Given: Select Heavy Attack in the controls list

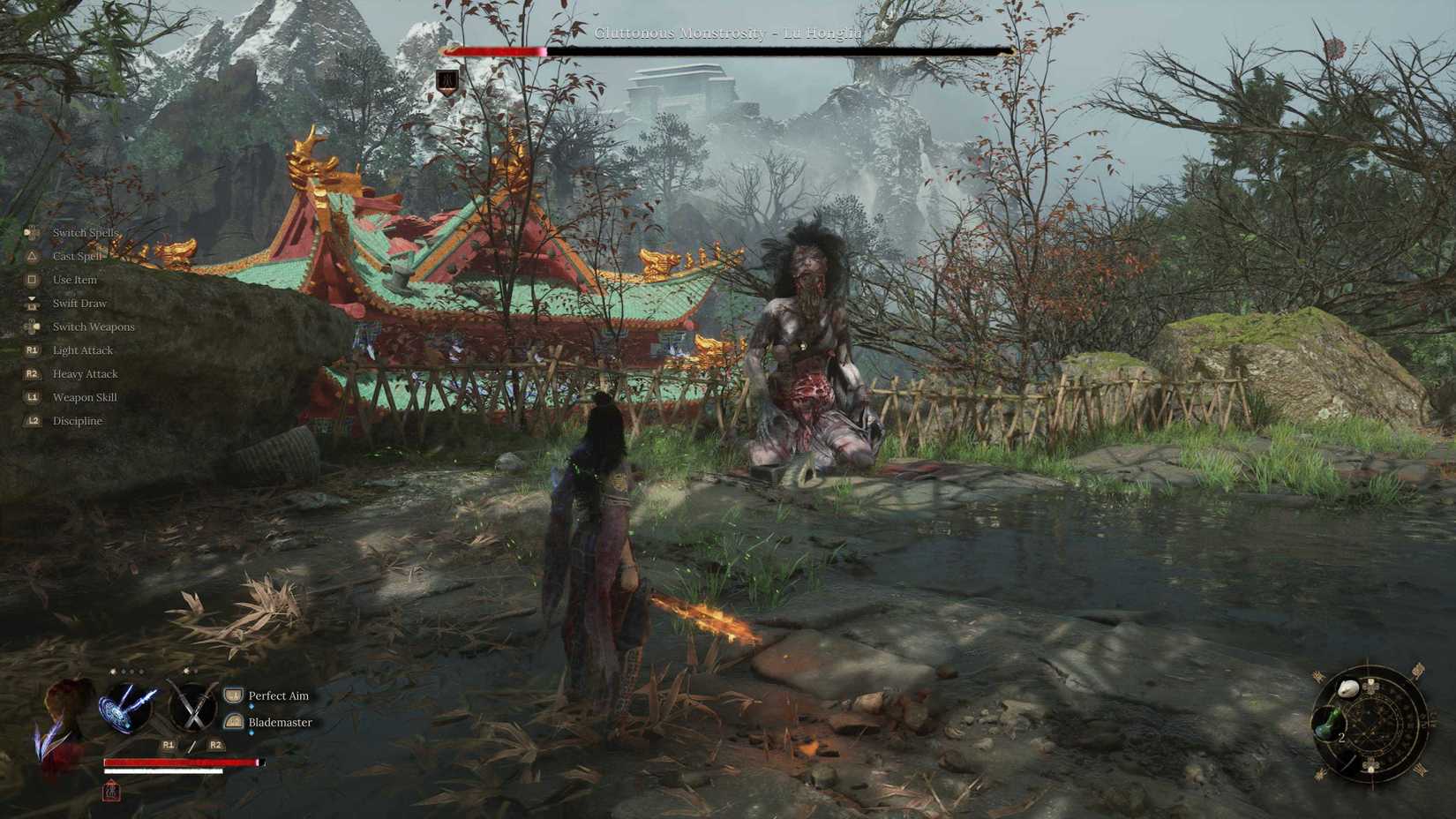Looking at the screenshot, I should click(x=85, y=373).
